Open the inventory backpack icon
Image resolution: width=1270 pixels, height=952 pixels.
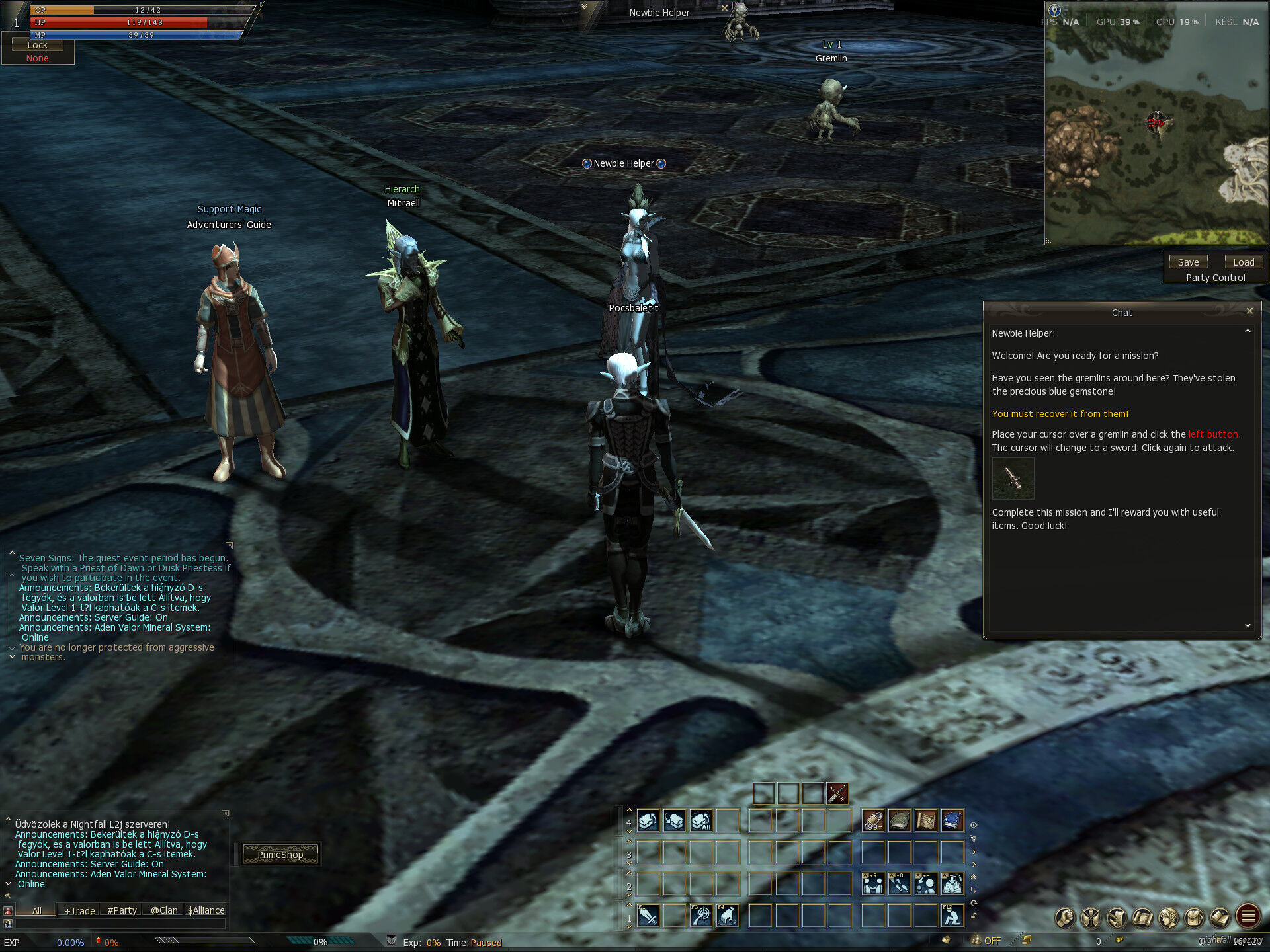pyautogui.click(x=1194, y=918)
